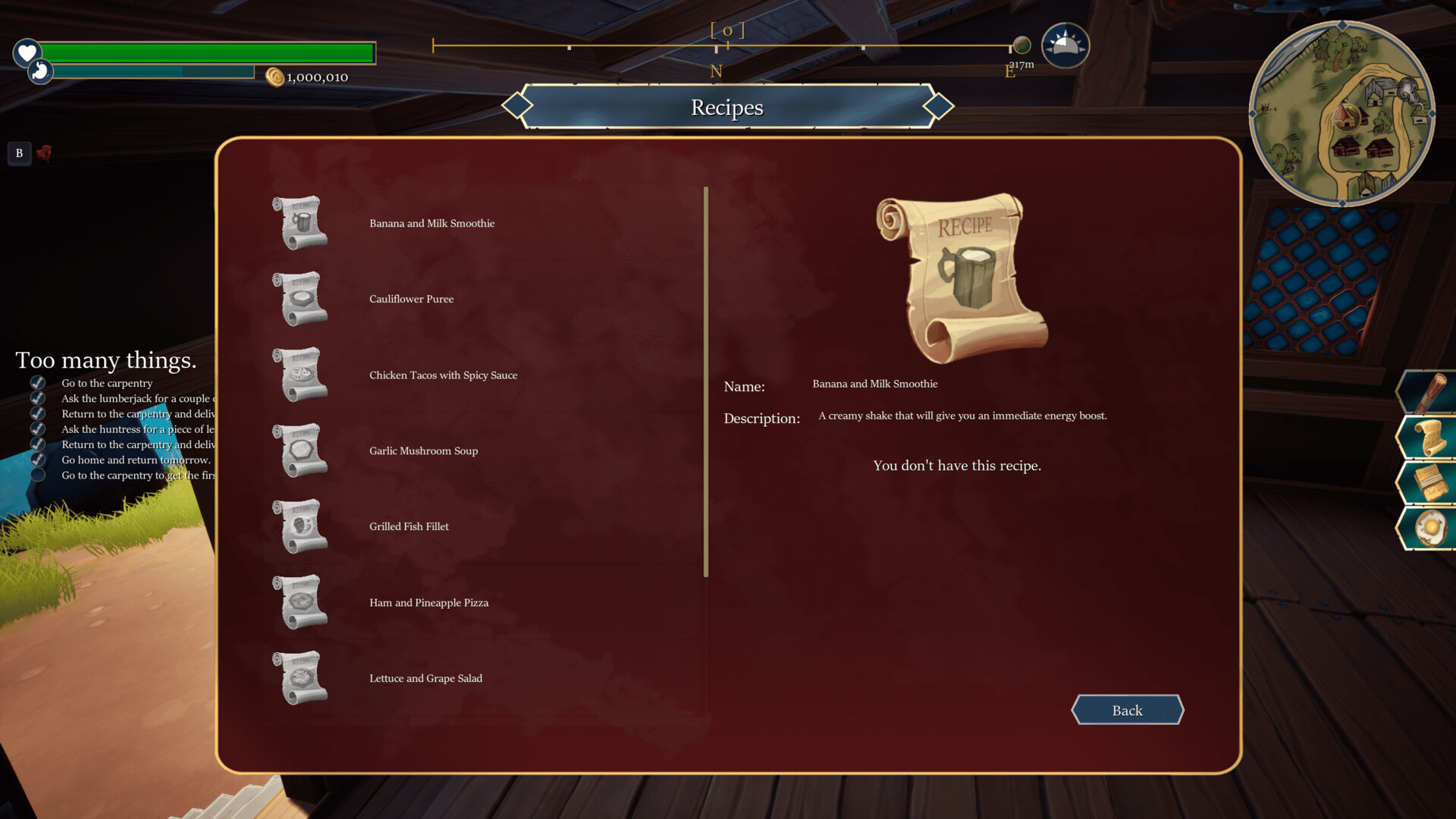The width and height of the screenshot is (1456, 819).
Task: Check the unfinished 'Go to the carpentry' objective circle
Action: [37, 475]
